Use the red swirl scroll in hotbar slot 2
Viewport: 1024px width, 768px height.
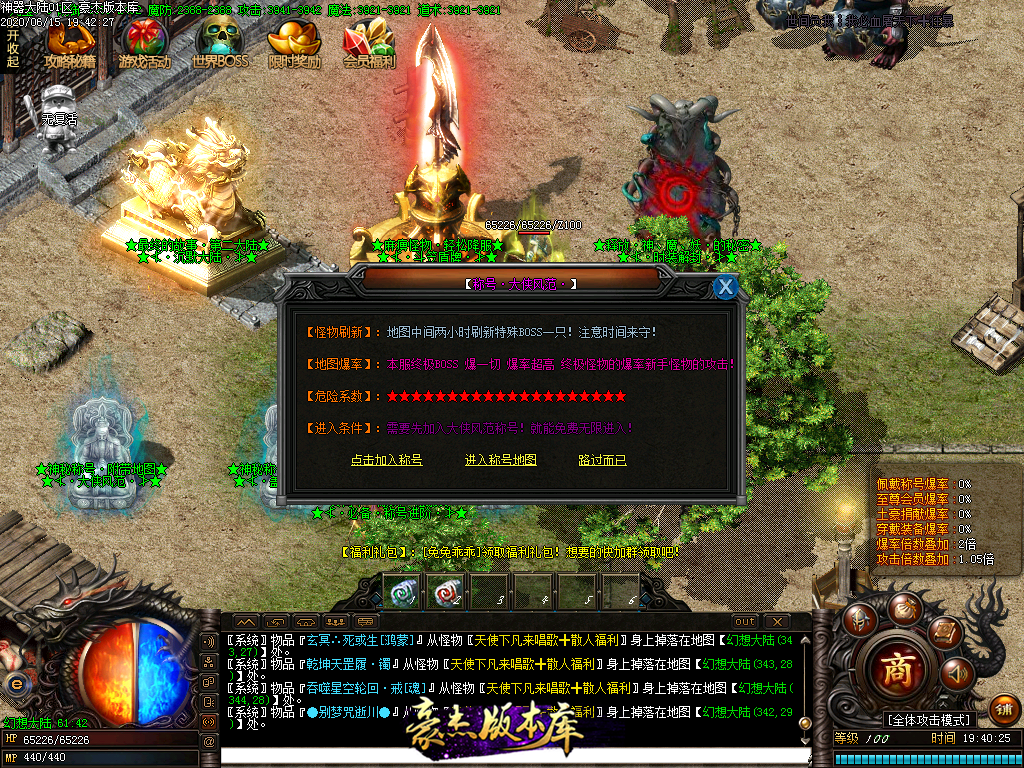[x=444, y=591]
